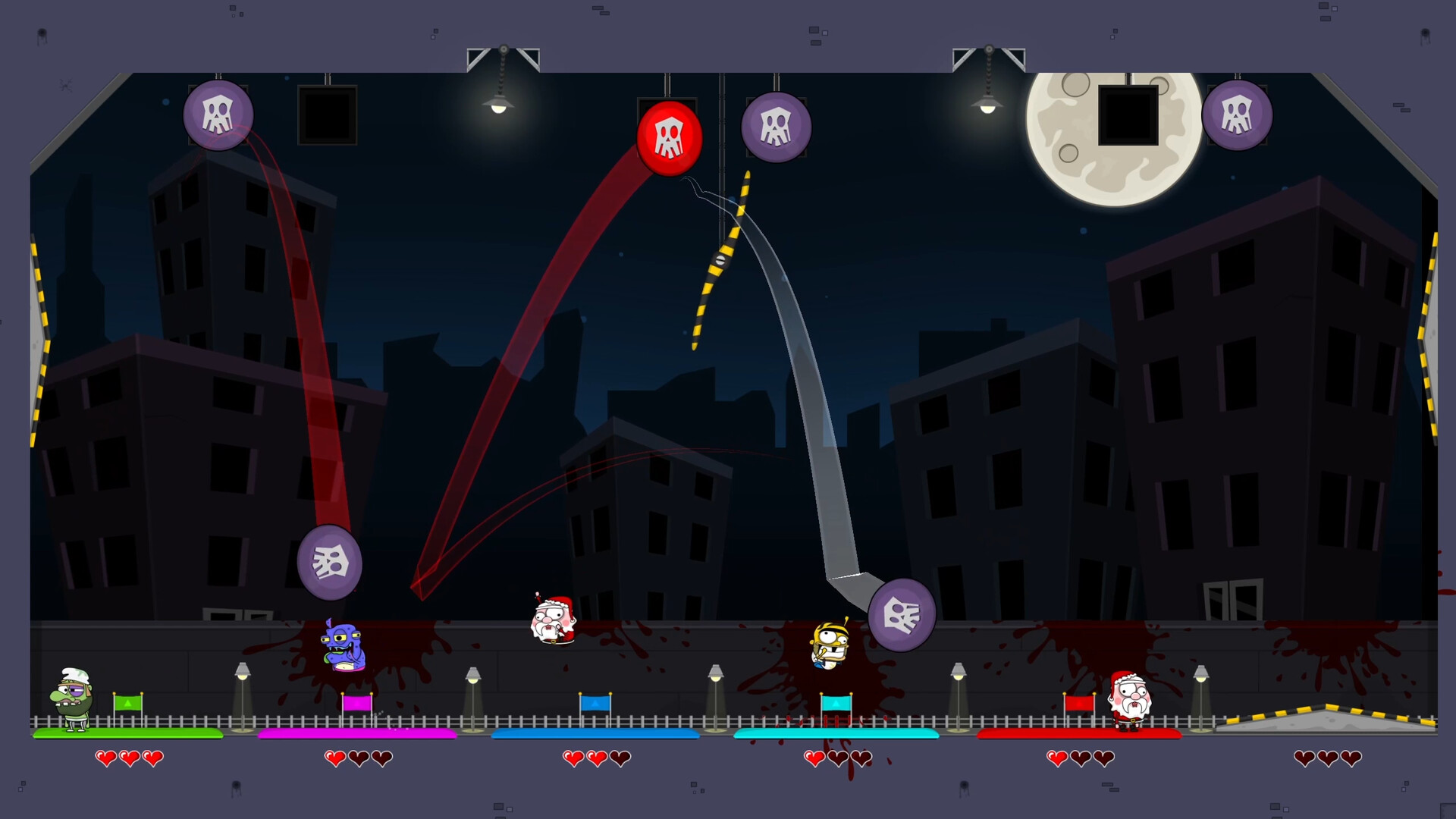Select the purple skull balloon beside the red one
This screenshot has width=1456, height=819.
click(x=776, y=126)
